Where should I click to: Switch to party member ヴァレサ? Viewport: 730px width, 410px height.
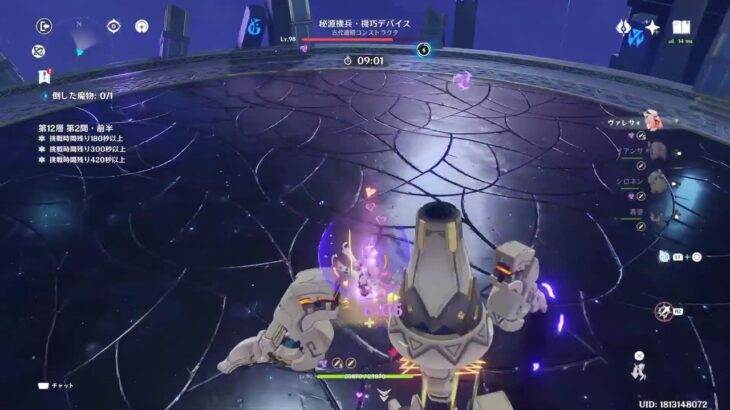[652, 121]
